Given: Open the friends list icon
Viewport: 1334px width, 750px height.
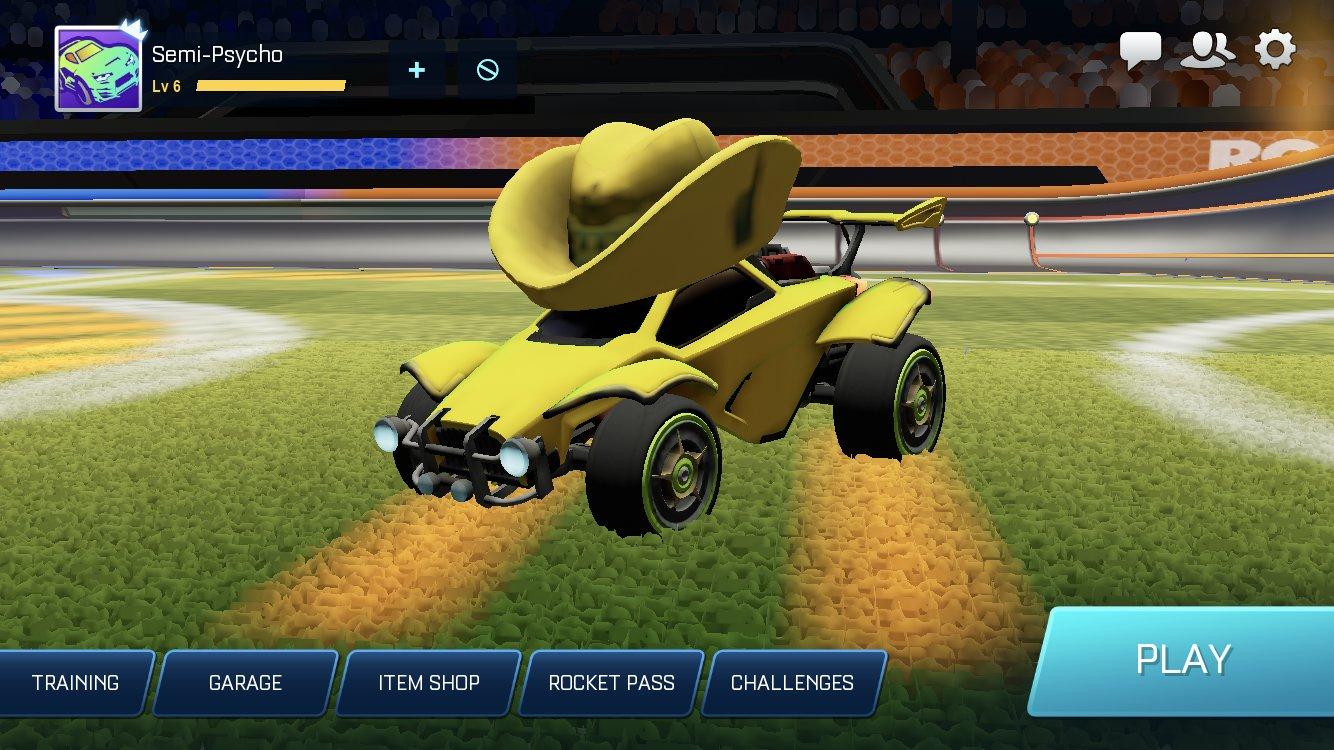Looking at the screenshot, I should click(1207, 50).
